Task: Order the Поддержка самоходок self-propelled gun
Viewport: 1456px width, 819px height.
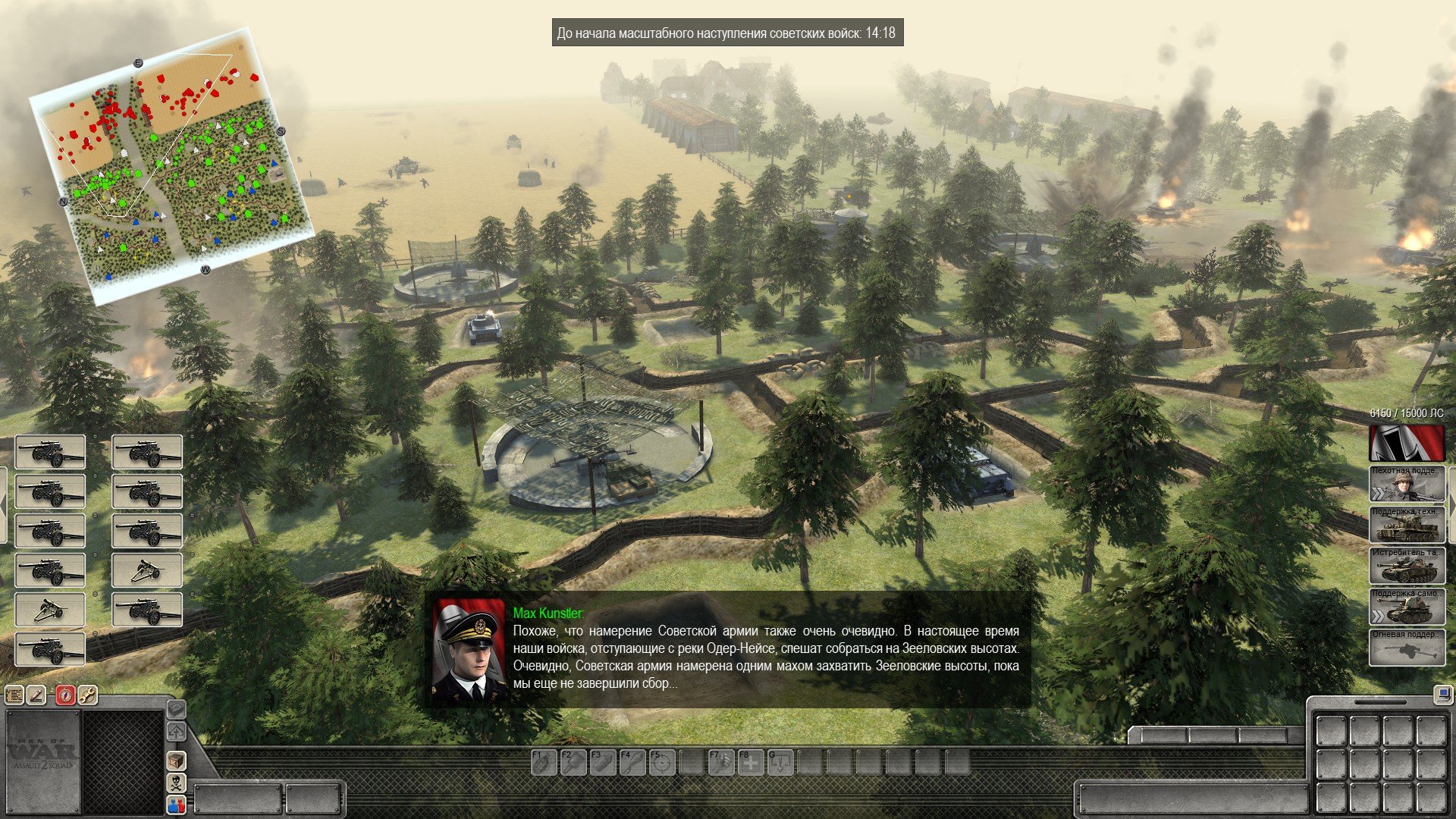Action: coord(1407,607)
